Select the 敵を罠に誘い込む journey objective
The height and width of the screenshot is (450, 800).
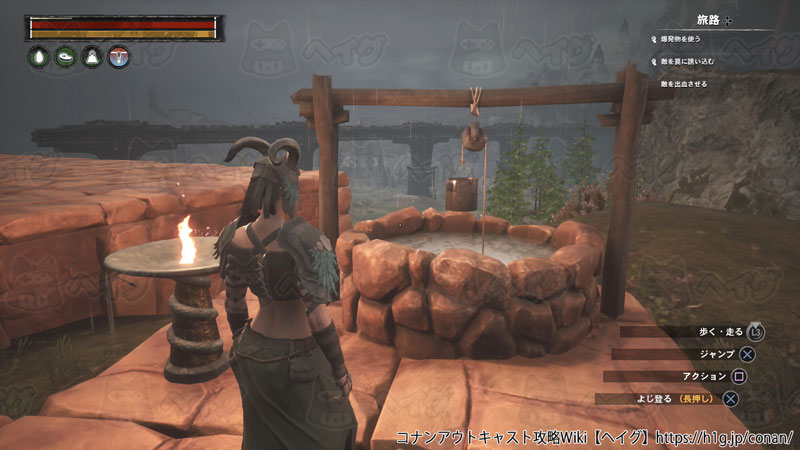coord(687,62)
